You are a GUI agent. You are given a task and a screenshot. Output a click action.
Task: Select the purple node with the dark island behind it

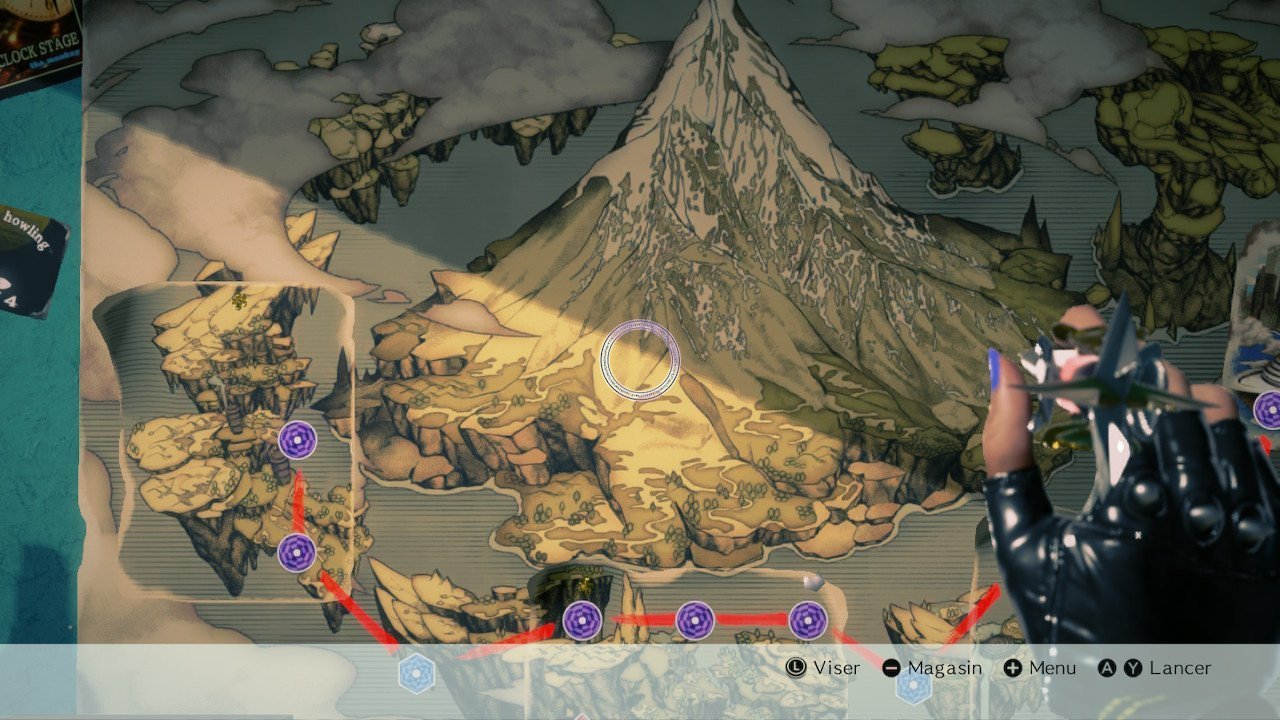[x=582, y=621]
